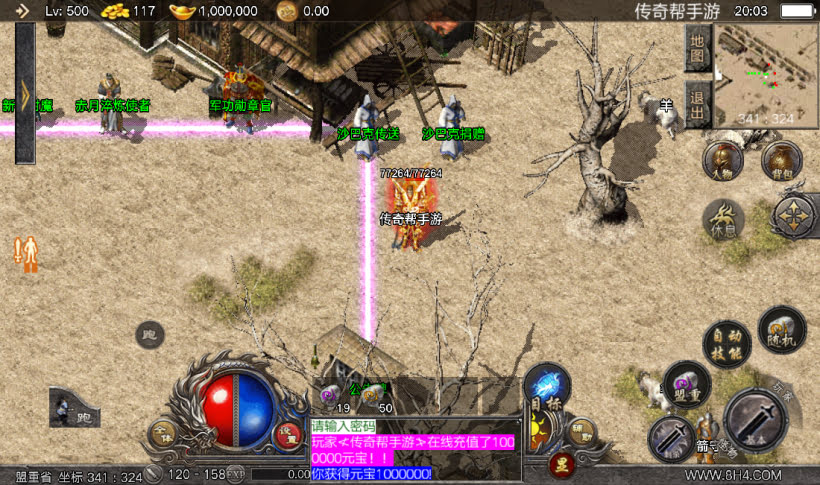Image resolution: width=820 pixels, height=485 pixels.
Task: Click the 退出 exit button
Action: coord(698,105)
